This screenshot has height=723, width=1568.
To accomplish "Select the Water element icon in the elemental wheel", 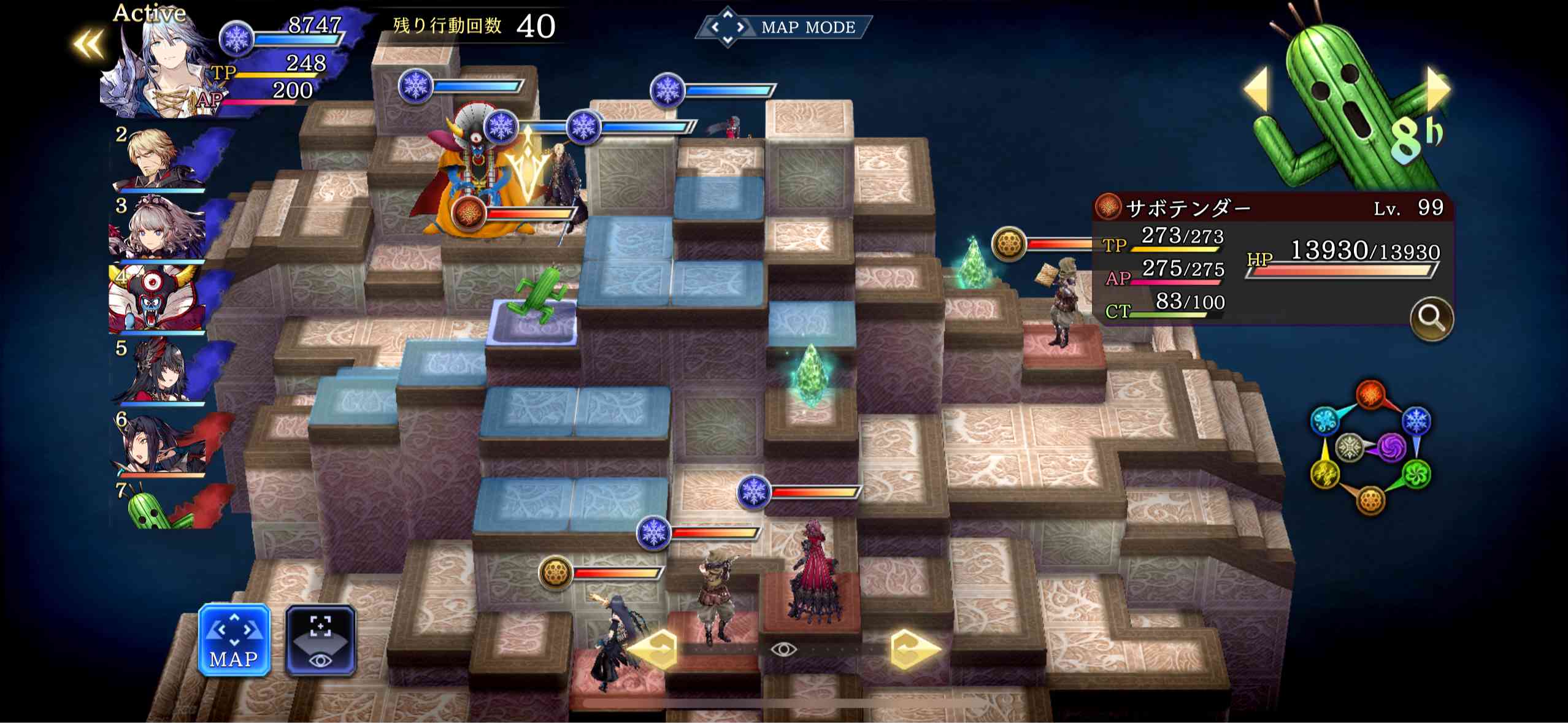I will tap(1325, 420).
